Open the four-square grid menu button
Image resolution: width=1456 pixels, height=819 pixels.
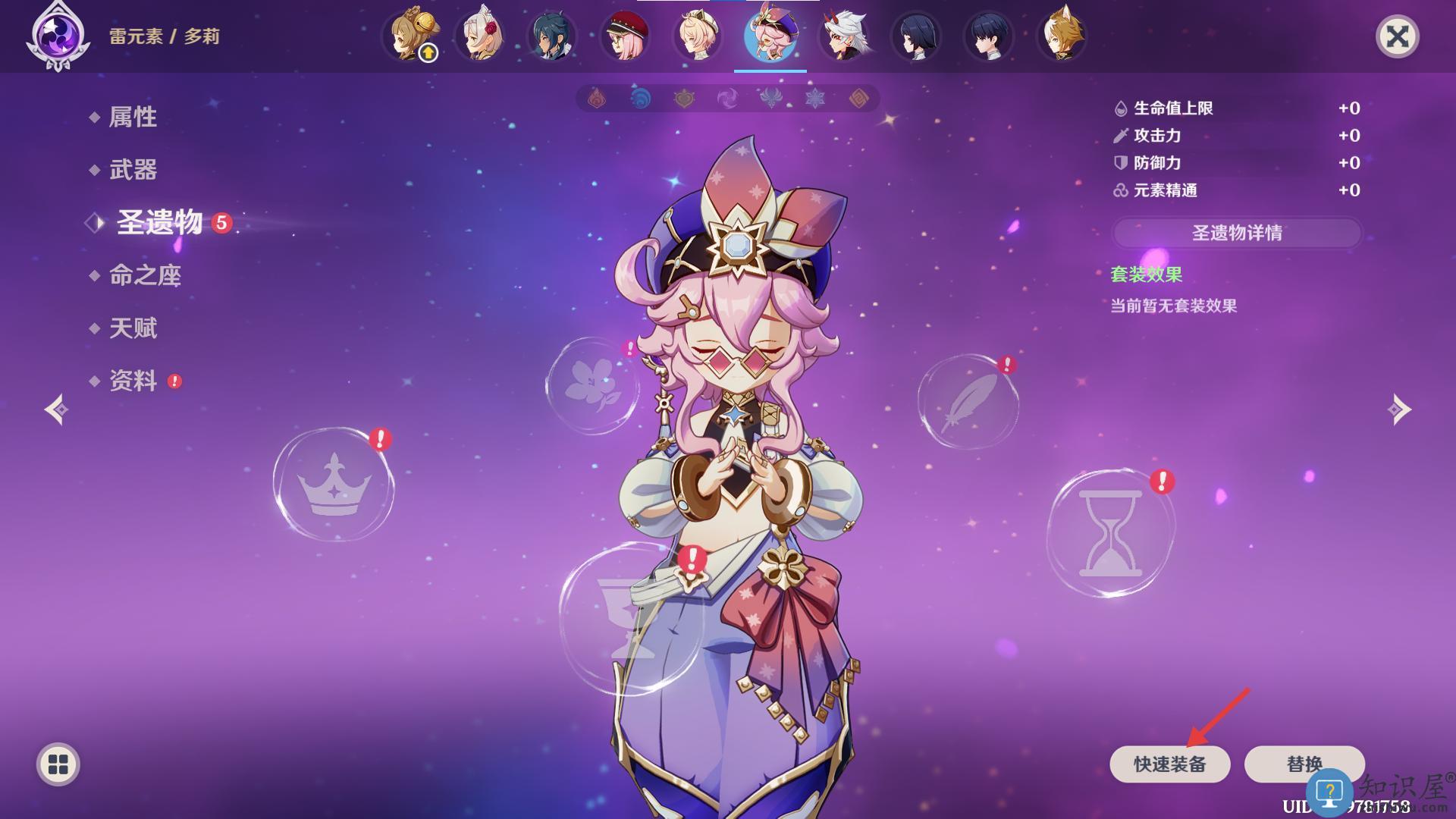tap(58, 764)
